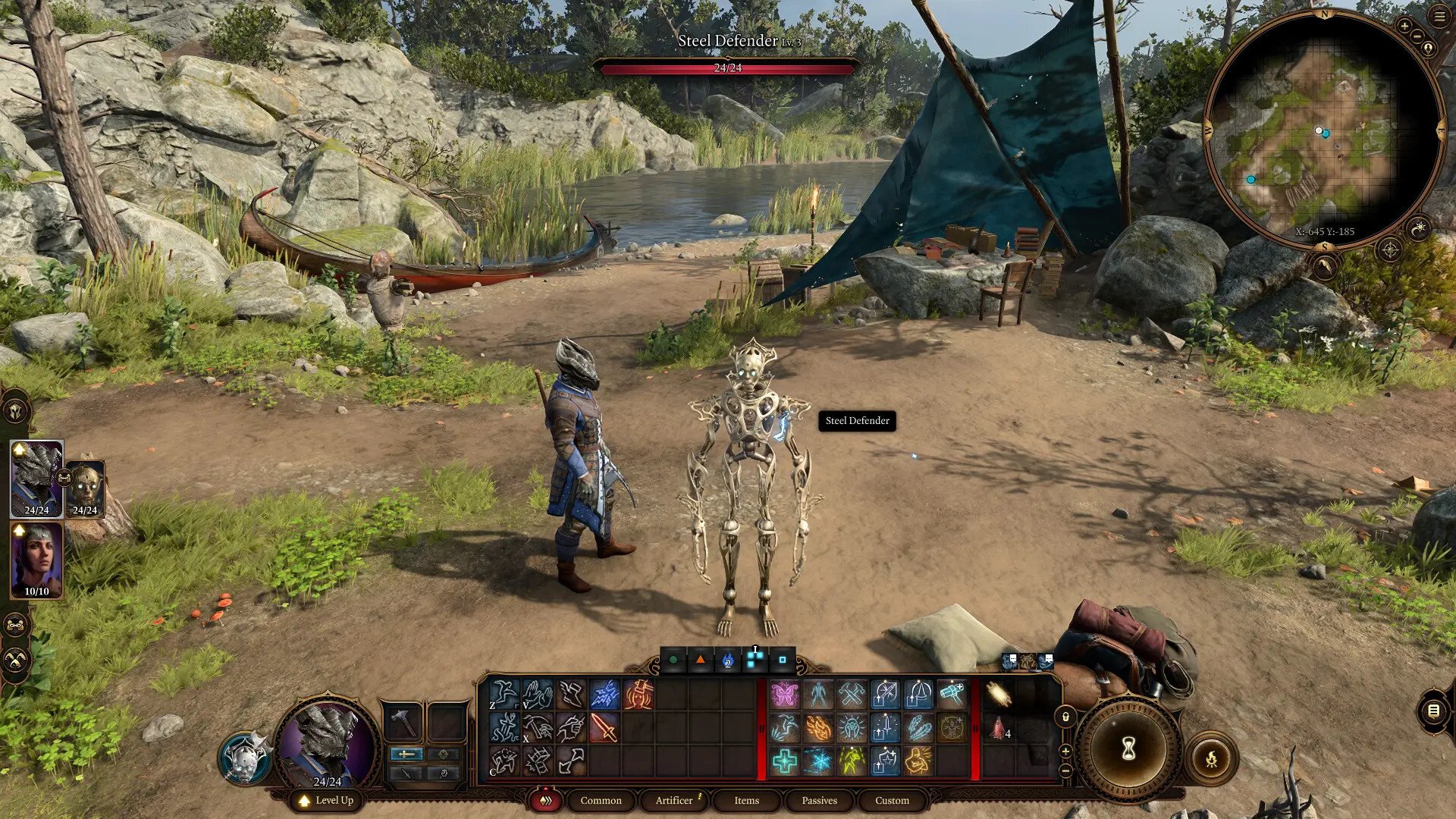Switch to the Items hotbar tab

coord(745,800)
